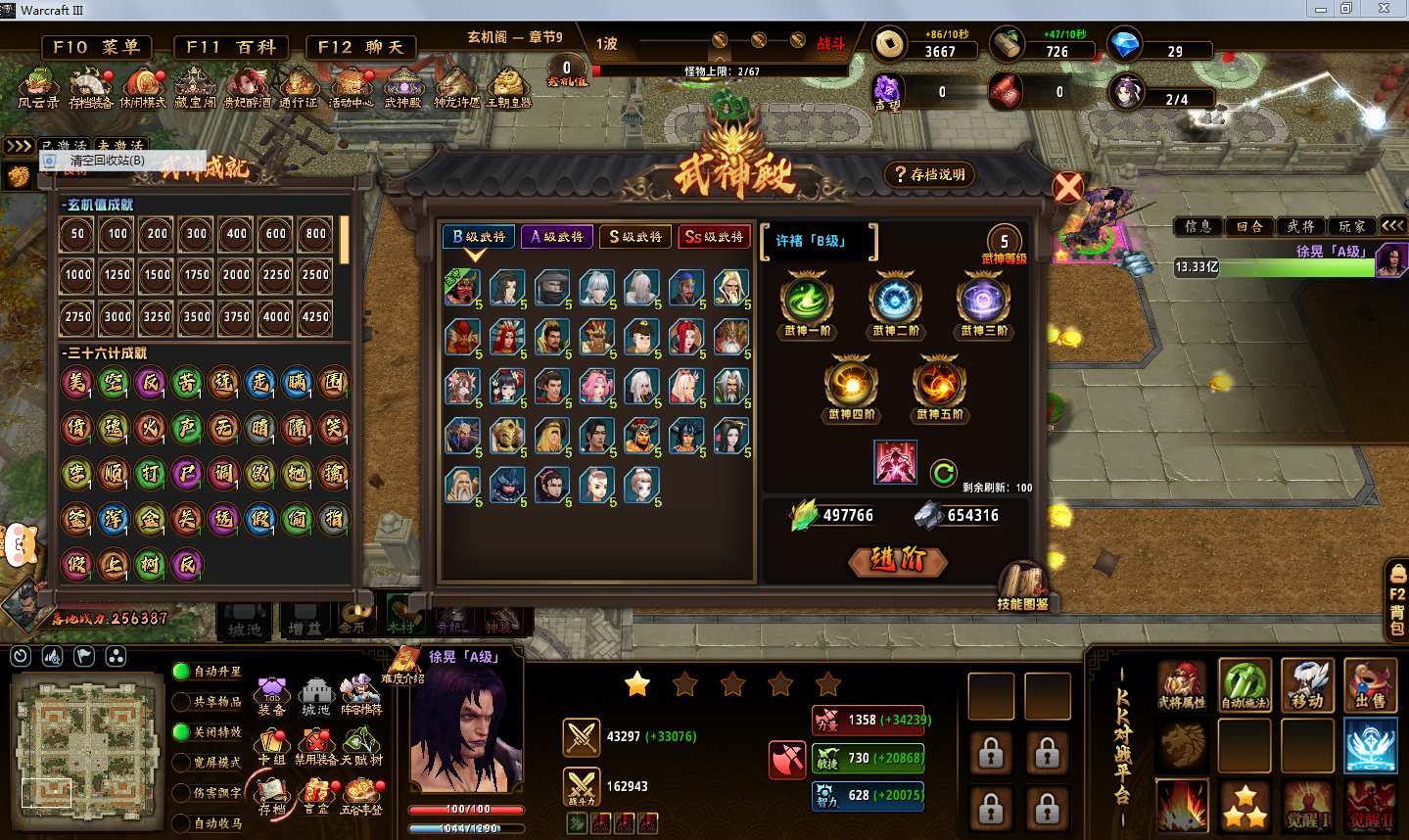Click the 出售 sell button
1409x840 pixels.
(1370, 685)
